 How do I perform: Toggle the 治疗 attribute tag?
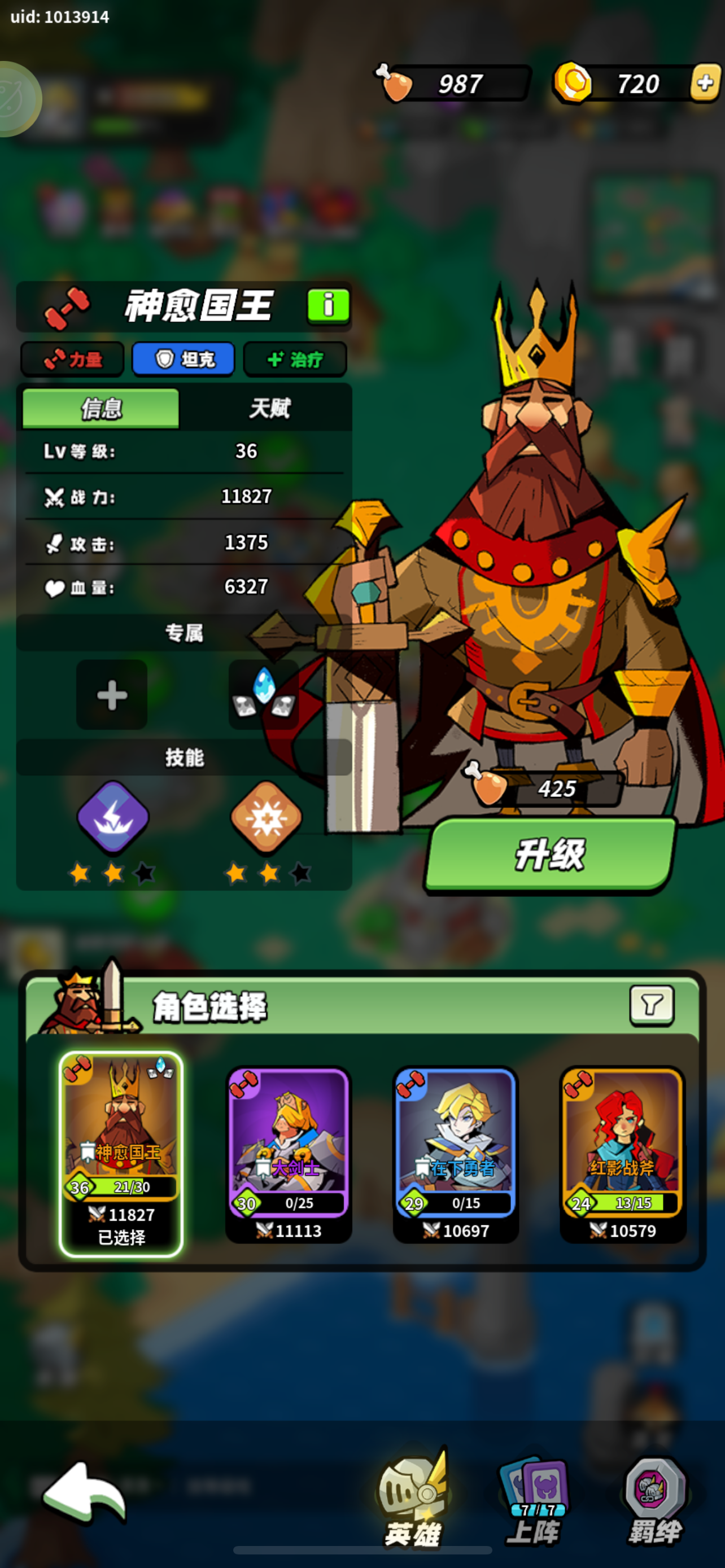click(x=295, y=359)
